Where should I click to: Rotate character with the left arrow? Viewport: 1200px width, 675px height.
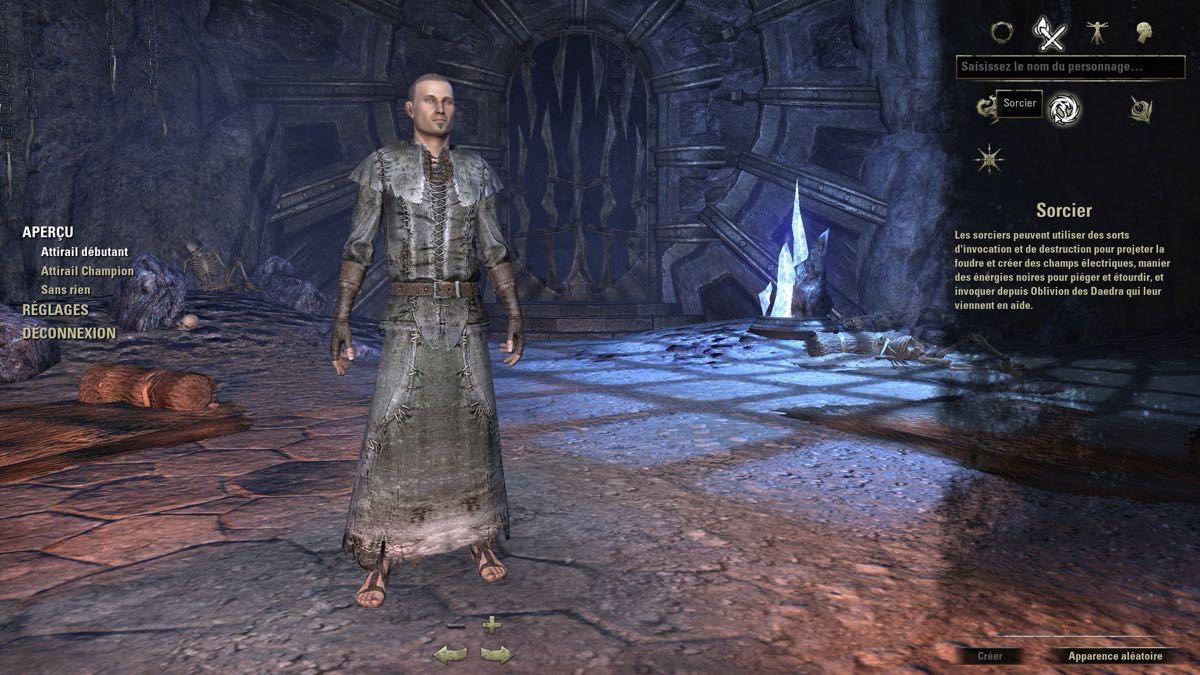tap(450, 655)
